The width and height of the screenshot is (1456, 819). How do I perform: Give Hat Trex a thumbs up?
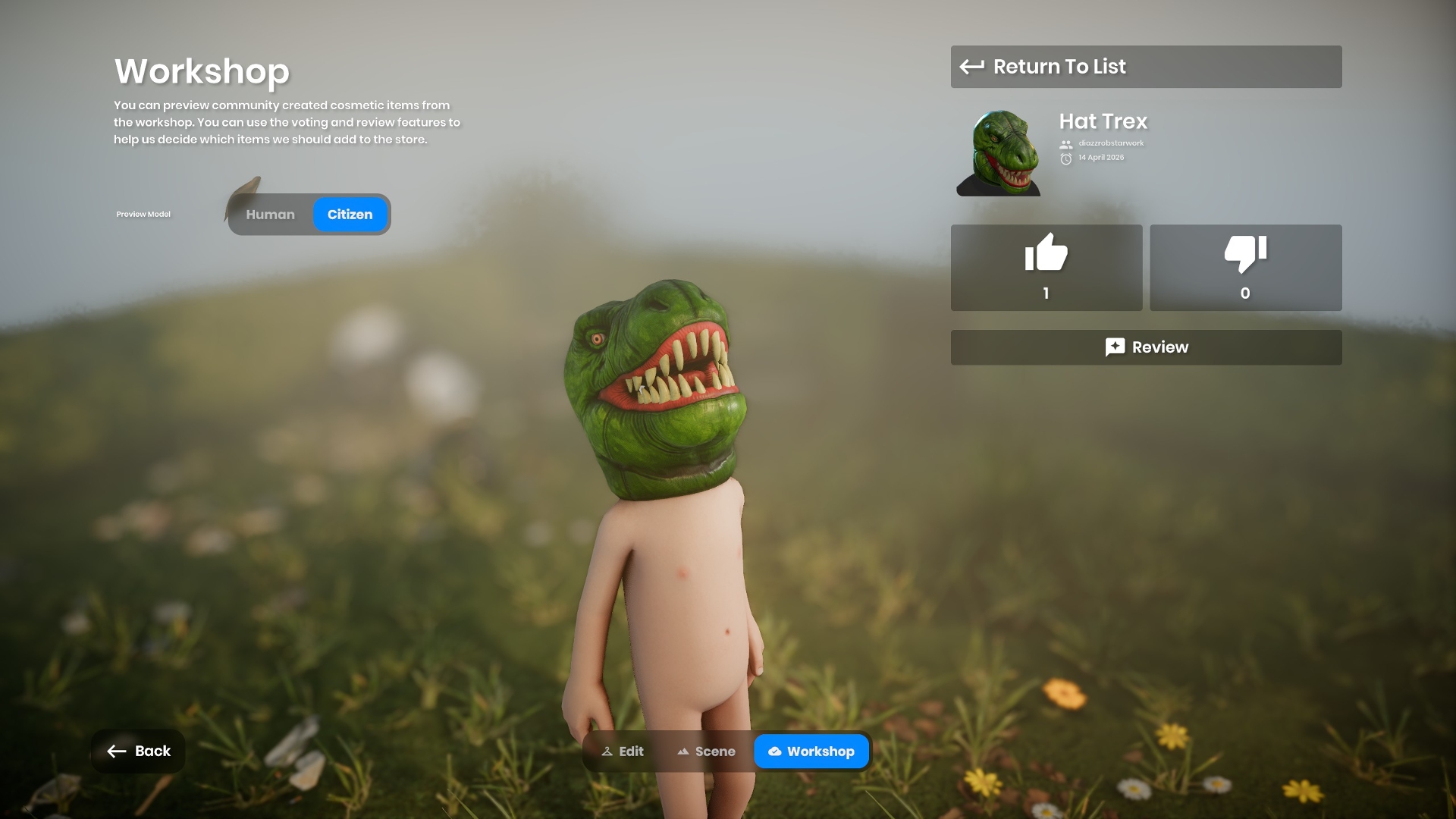(x=1046, y=267)
